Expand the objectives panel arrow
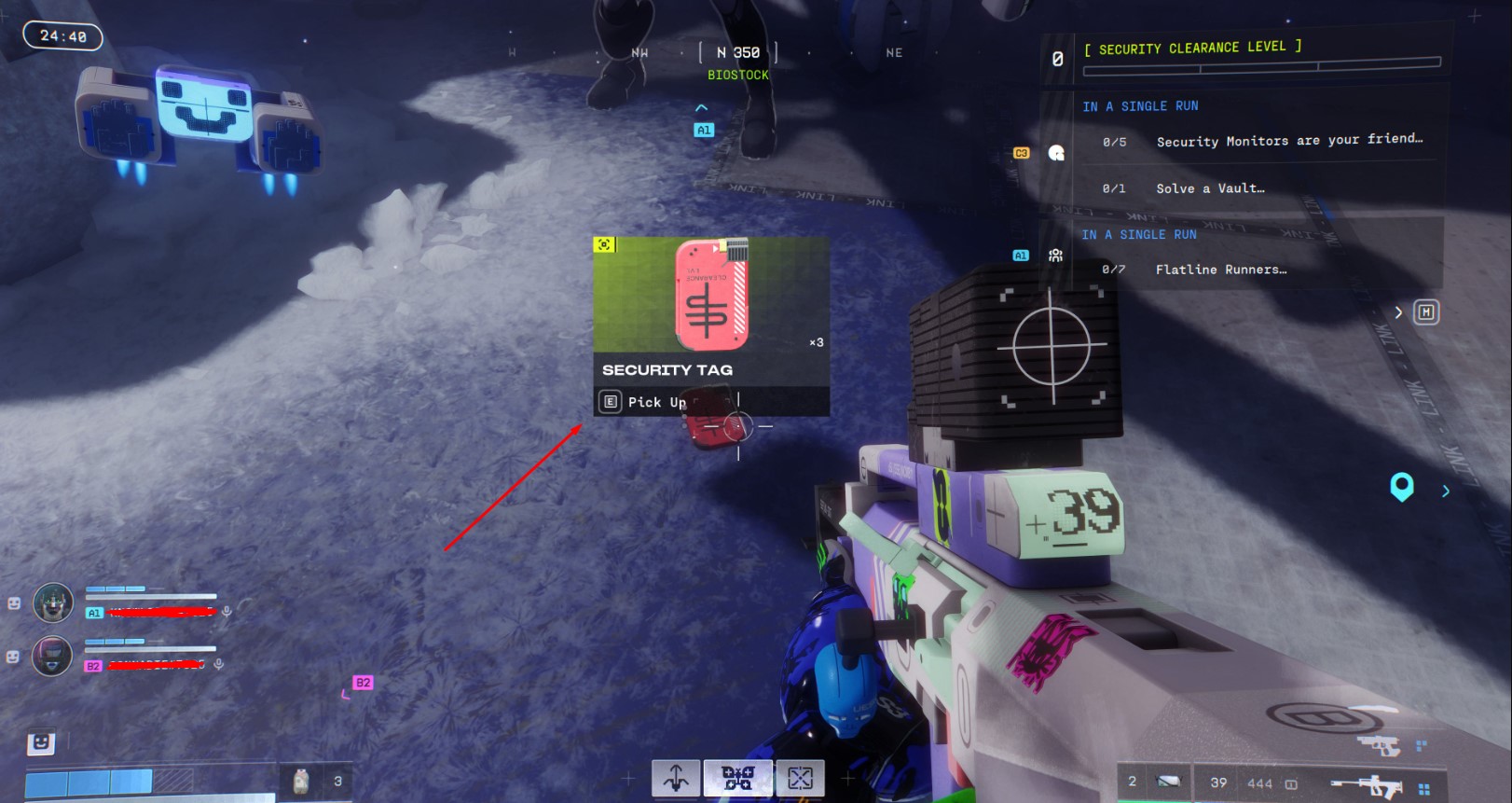Screen dimensions: 1512x803 click(1398, 312)
